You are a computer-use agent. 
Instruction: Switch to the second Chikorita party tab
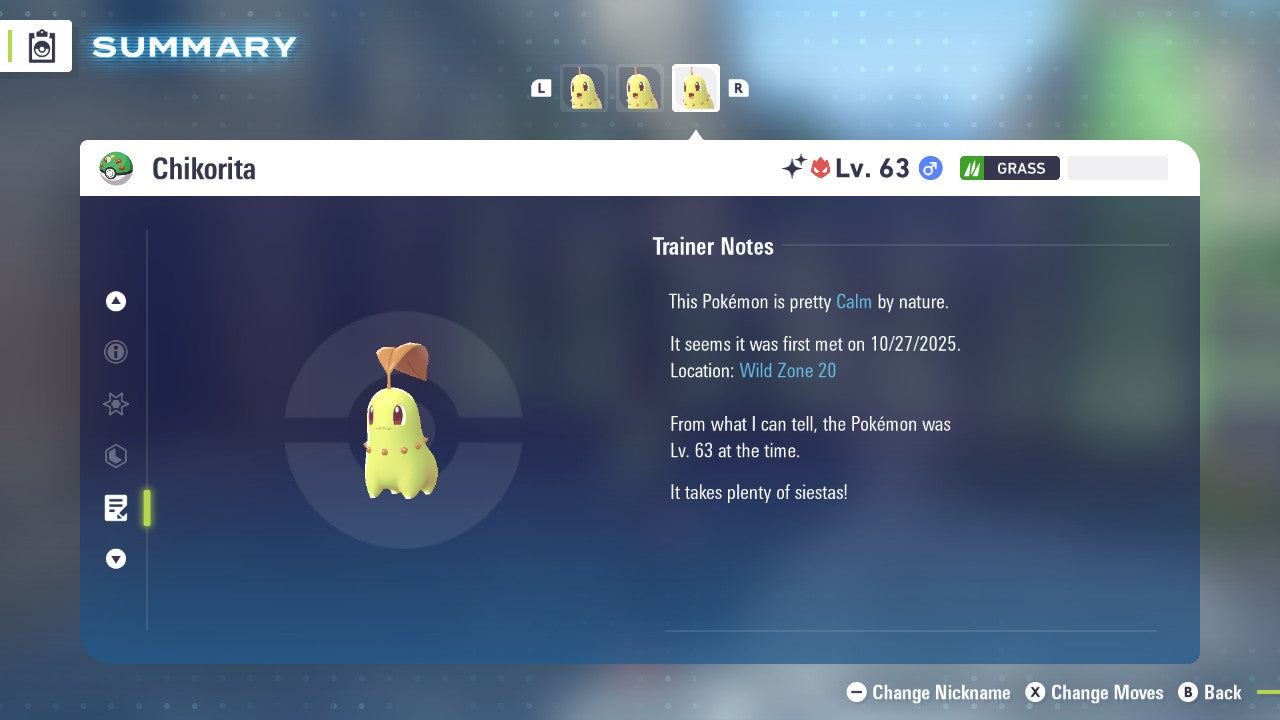click(x=640, y=87)
